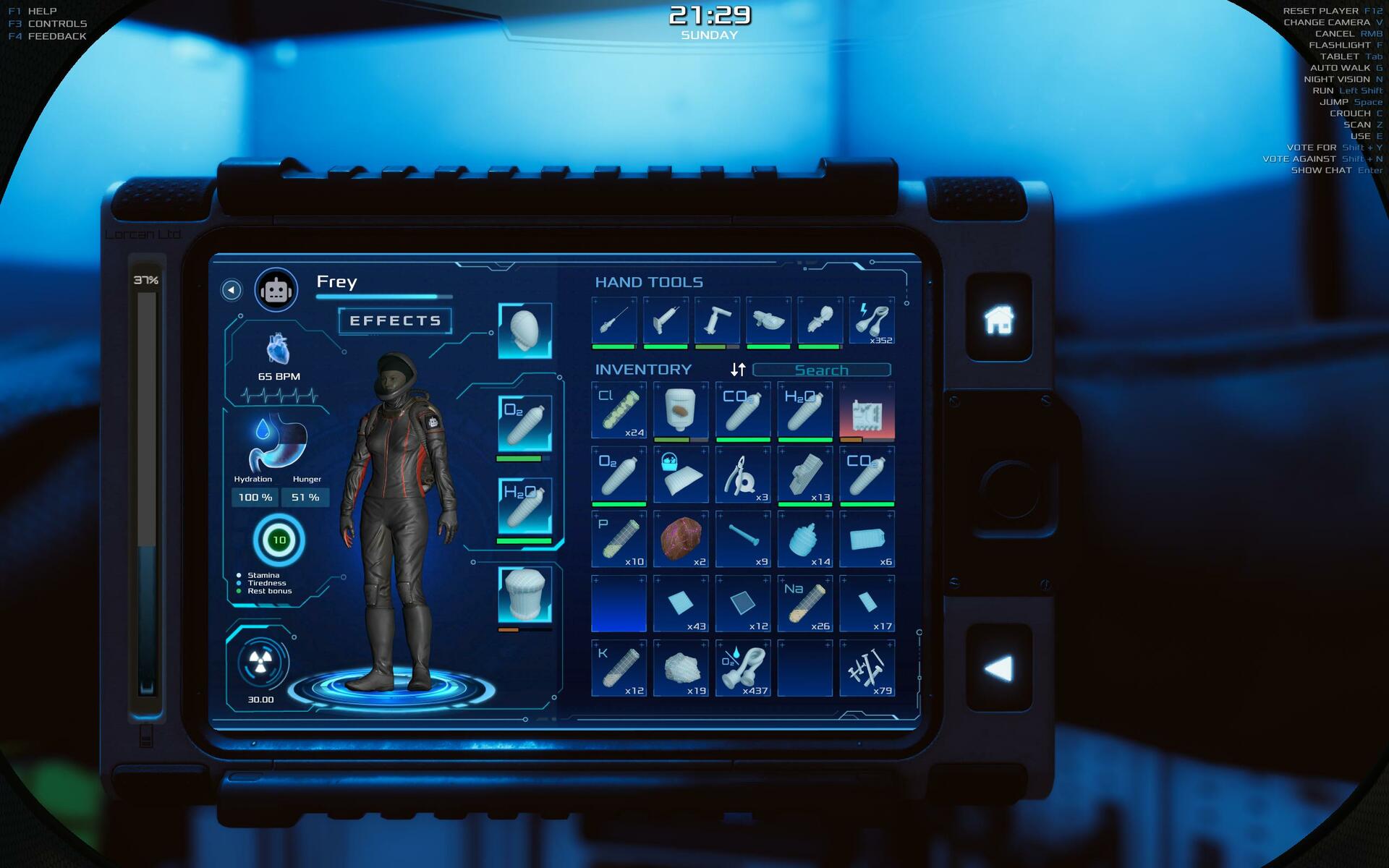Select the equipped backpack slot
This screenshot has height=868, width=1389.
524,595
